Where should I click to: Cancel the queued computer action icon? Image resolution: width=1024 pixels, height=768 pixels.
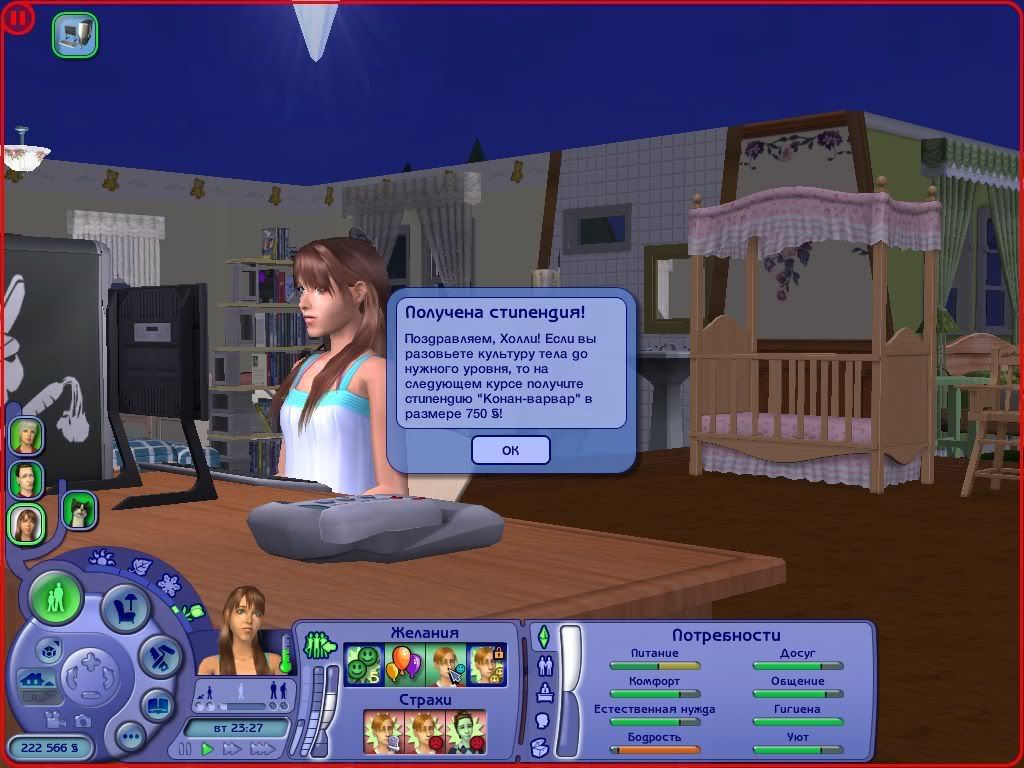coord(74,34)
